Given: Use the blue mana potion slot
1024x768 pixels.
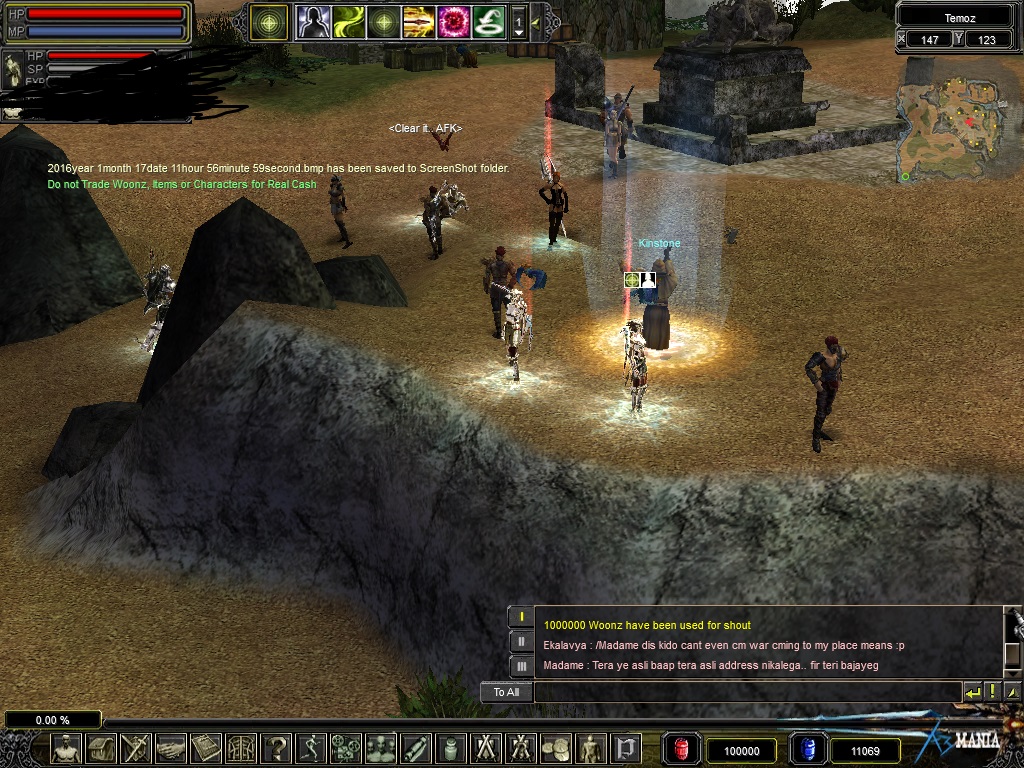Looking at the screenshot, I should click(807, 750).
